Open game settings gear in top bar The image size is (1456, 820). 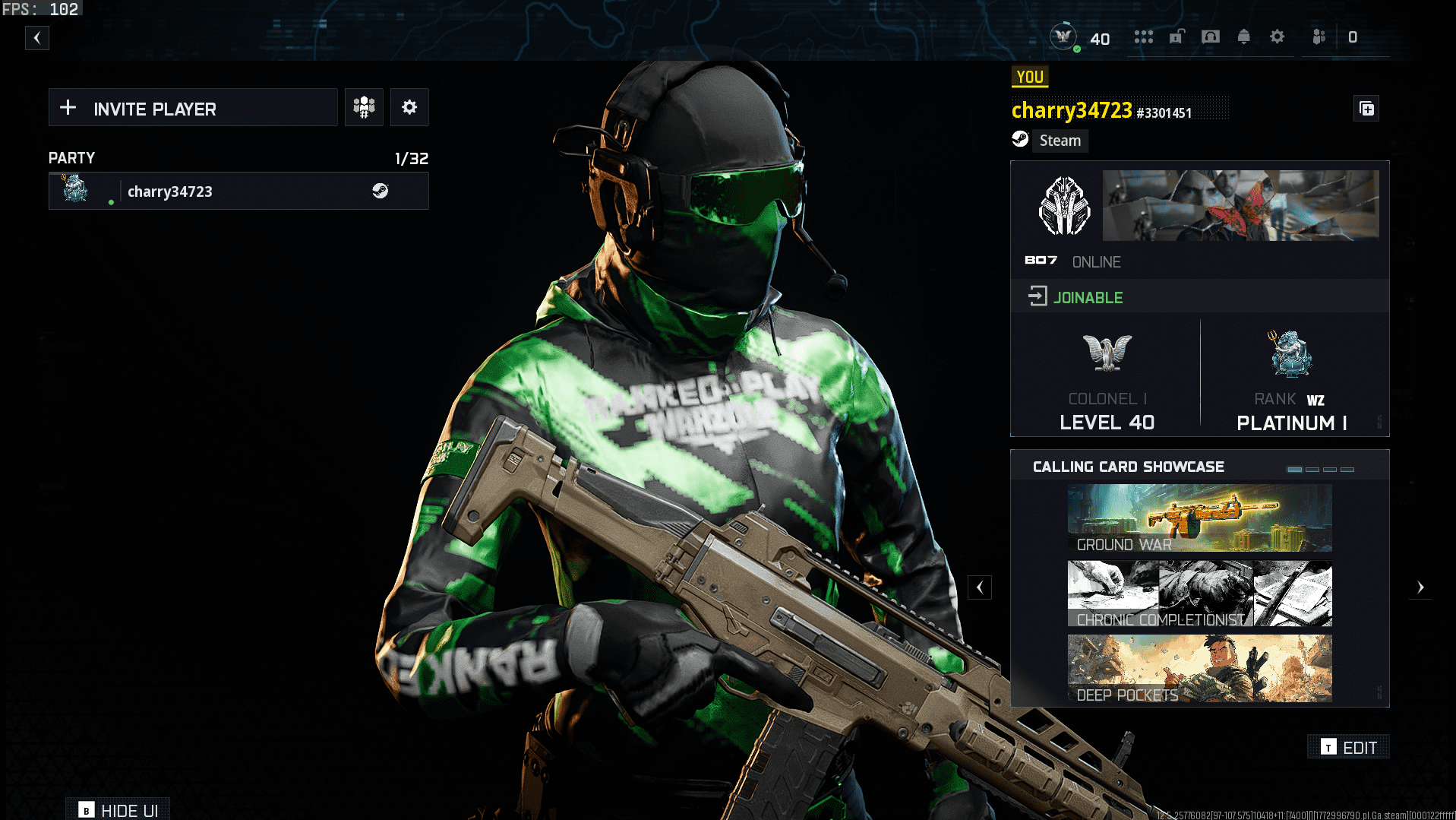[1278, 37]
